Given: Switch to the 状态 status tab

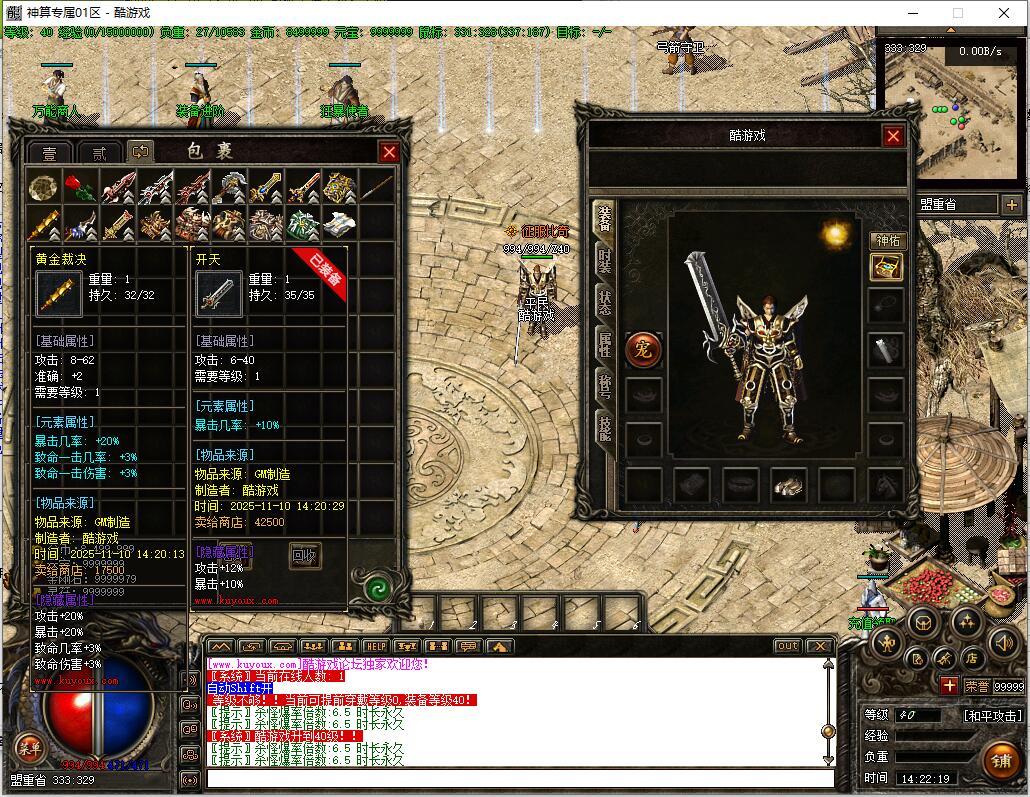Looking at the screenshot, I should point(604,302).
